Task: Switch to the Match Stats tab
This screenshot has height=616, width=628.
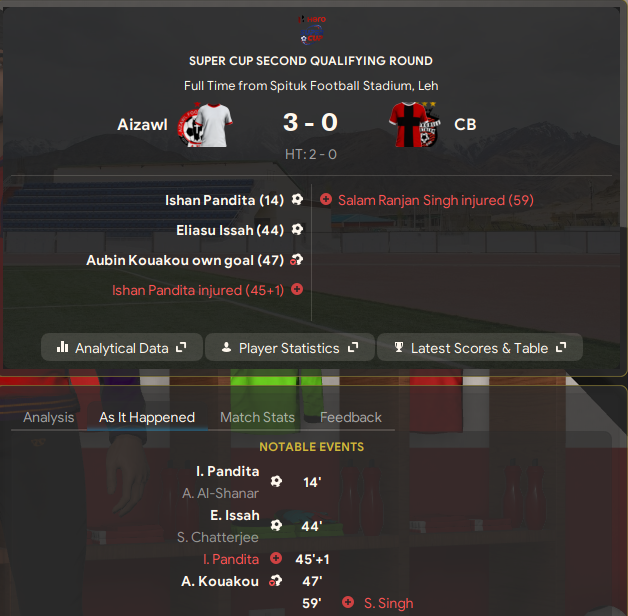Action: pos(257,417)
